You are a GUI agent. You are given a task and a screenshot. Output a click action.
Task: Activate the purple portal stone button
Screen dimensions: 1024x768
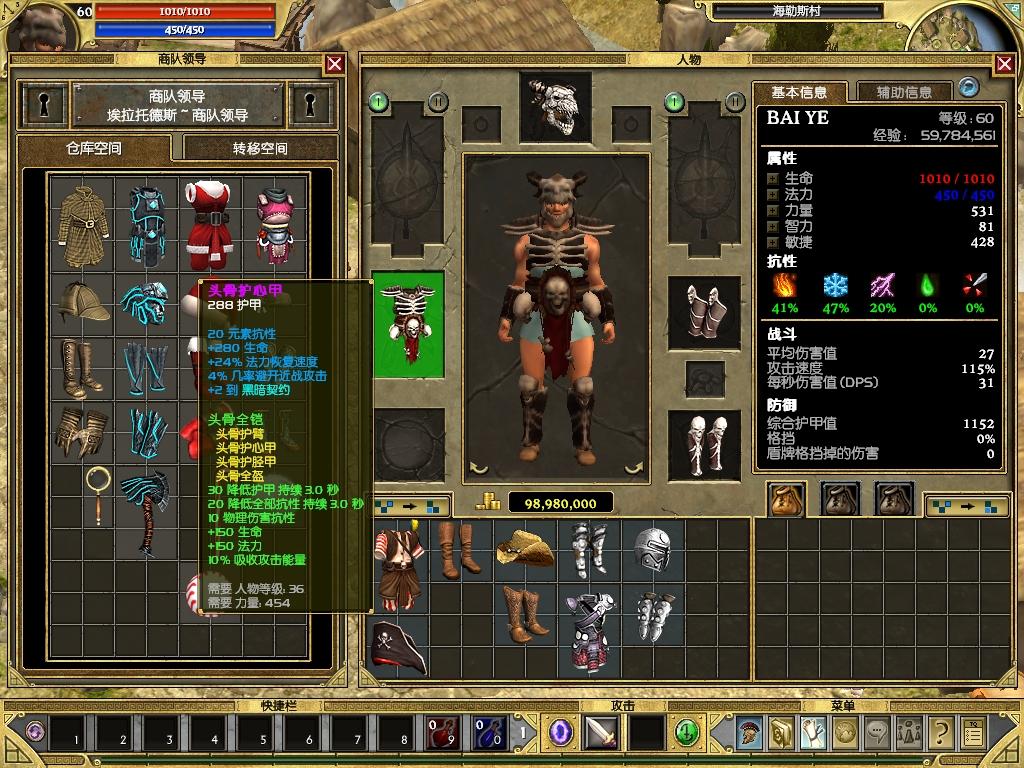(x=561, y=732)
